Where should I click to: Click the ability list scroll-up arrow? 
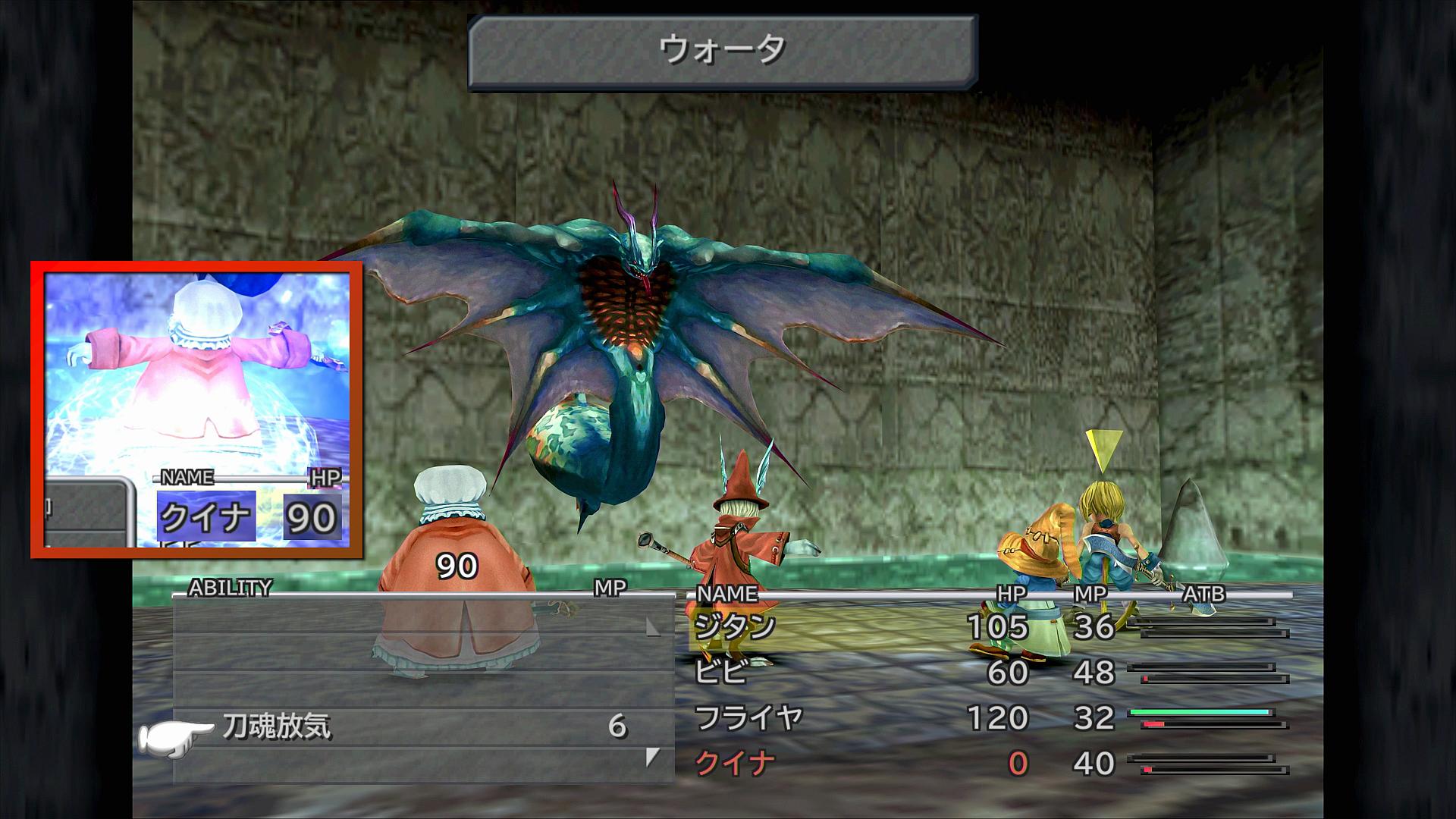(x=652, y=627)
